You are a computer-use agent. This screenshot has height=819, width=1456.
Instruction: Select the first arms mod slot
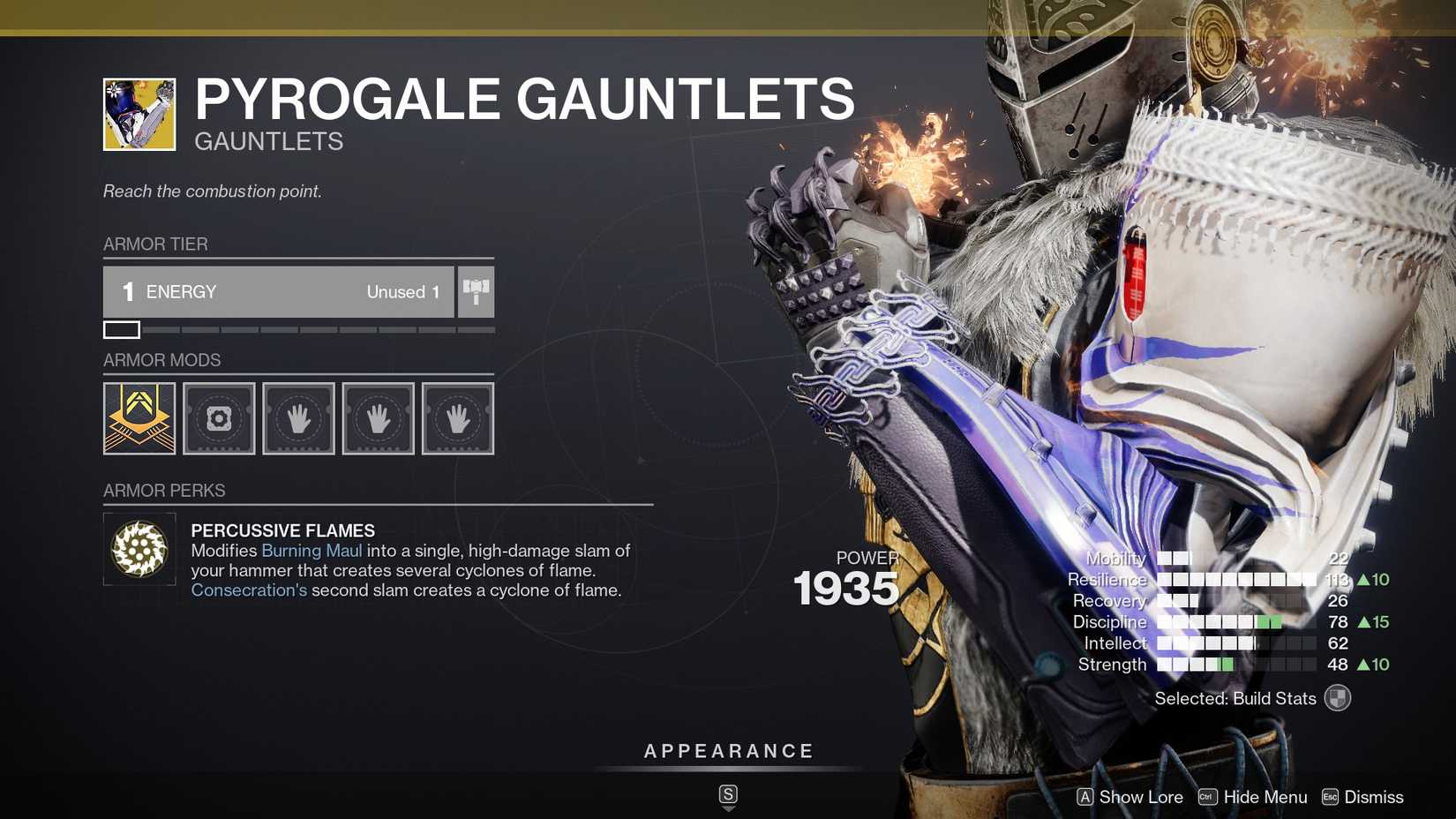(x=298, y=417)
